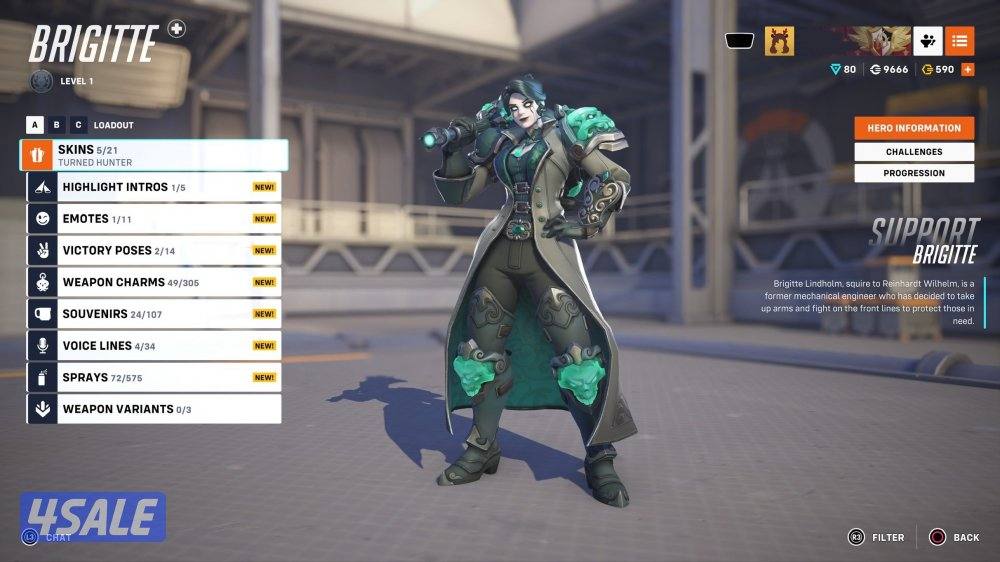Screen dimensions: 1000x562
Task: View hero Challenges
Action: [914, 152]
